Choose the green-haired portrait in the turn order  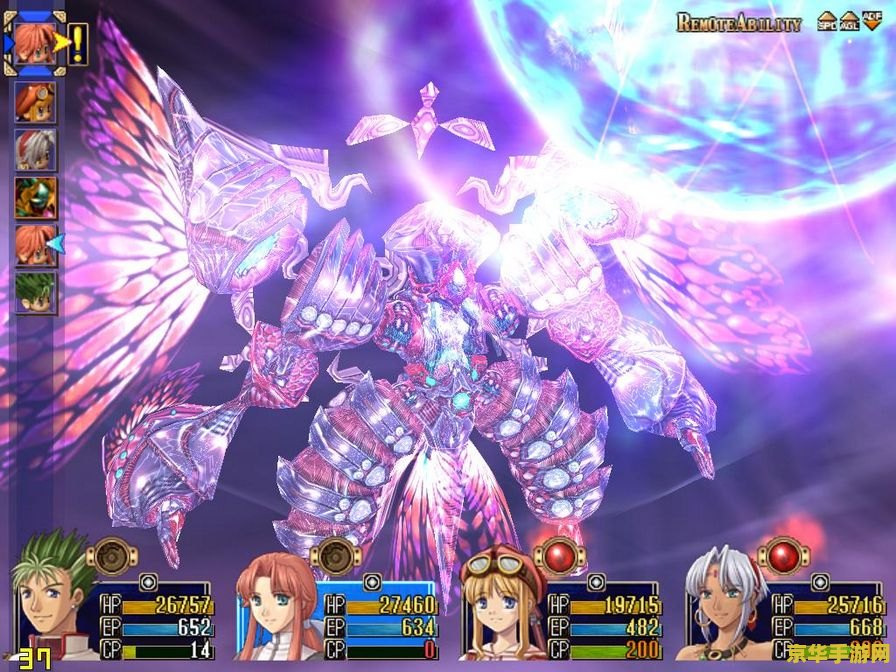click(35, 292)
